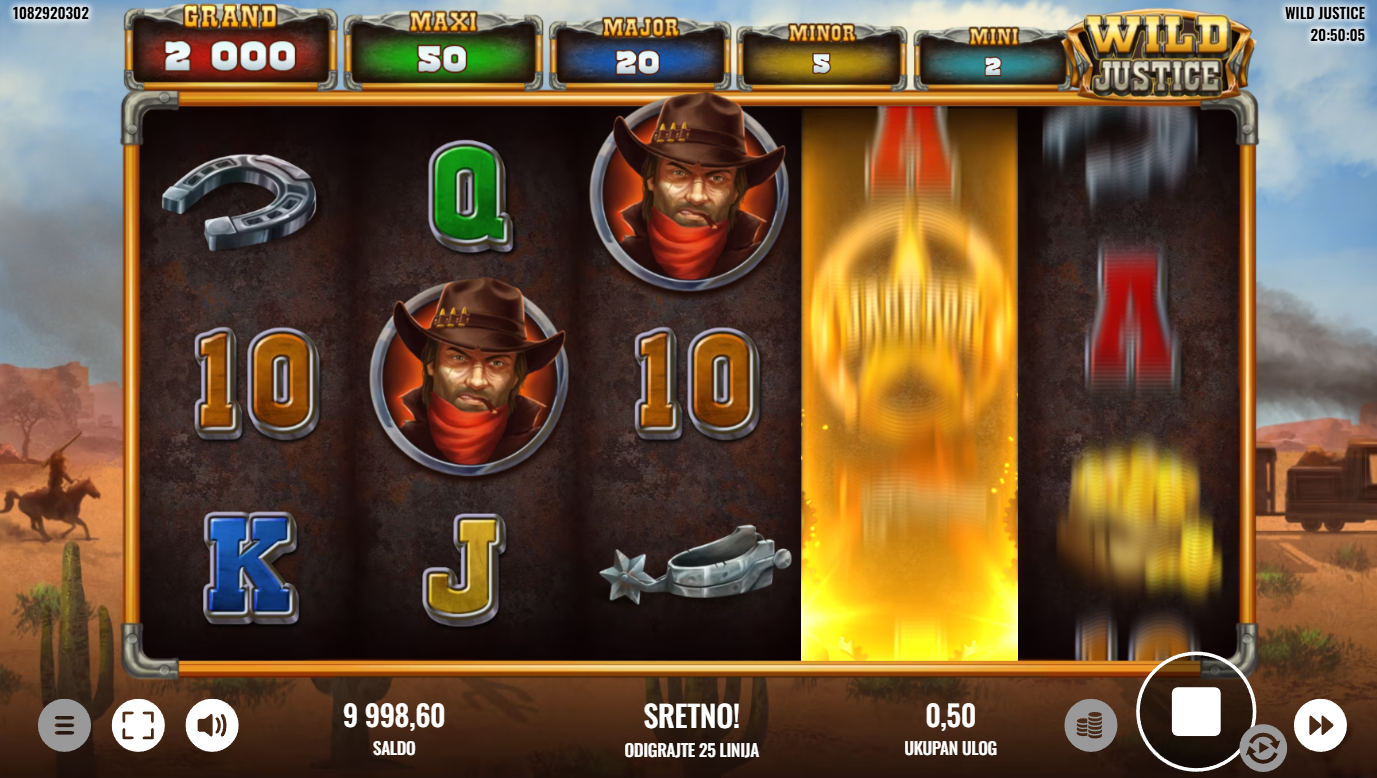Toggle fullscreen mode
Image resolution: width=1377 pixels, height=778 pixels.
[x=138, y=725]
